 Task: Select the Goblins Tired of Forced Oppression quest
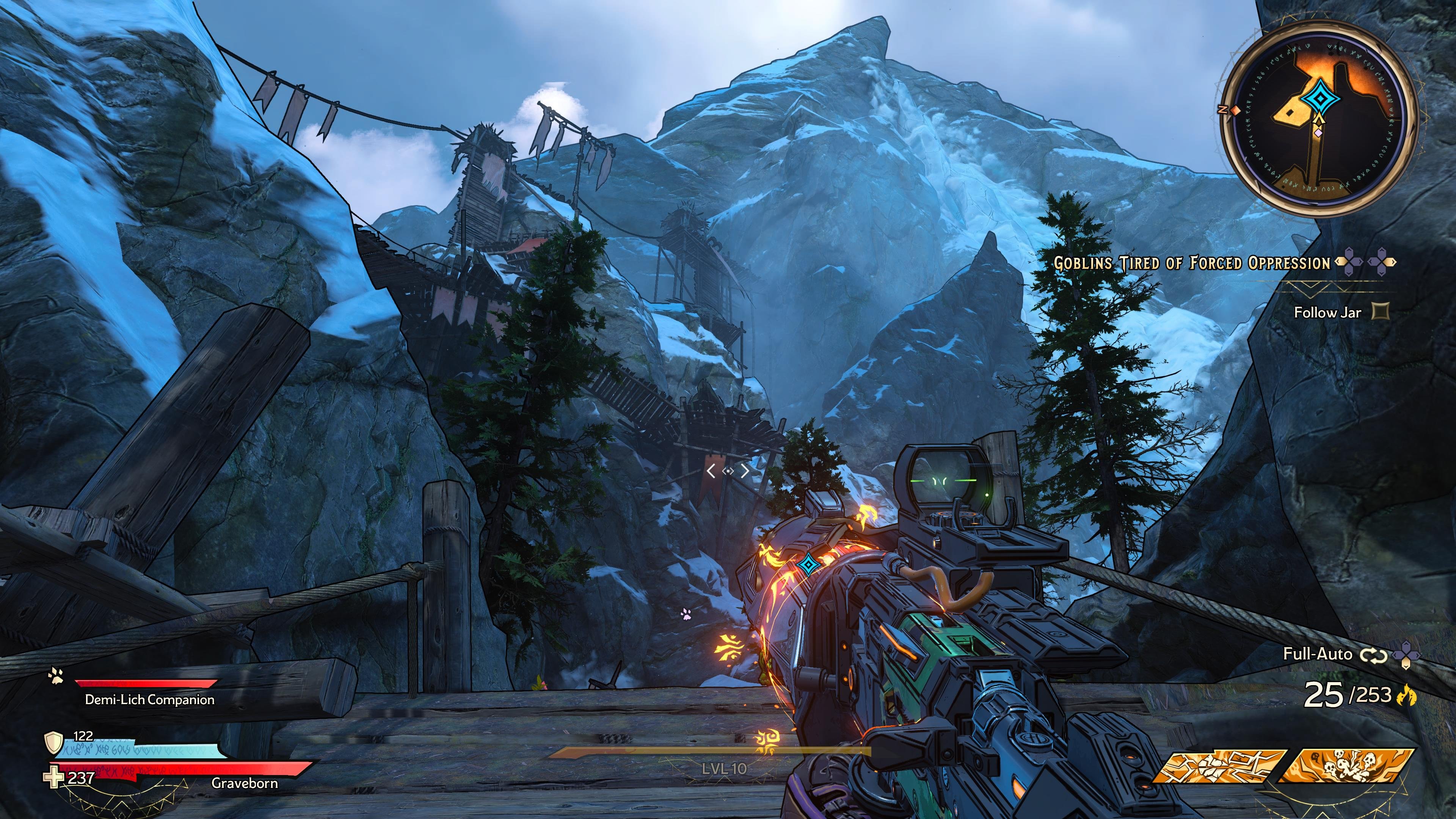click(1191, 264)
